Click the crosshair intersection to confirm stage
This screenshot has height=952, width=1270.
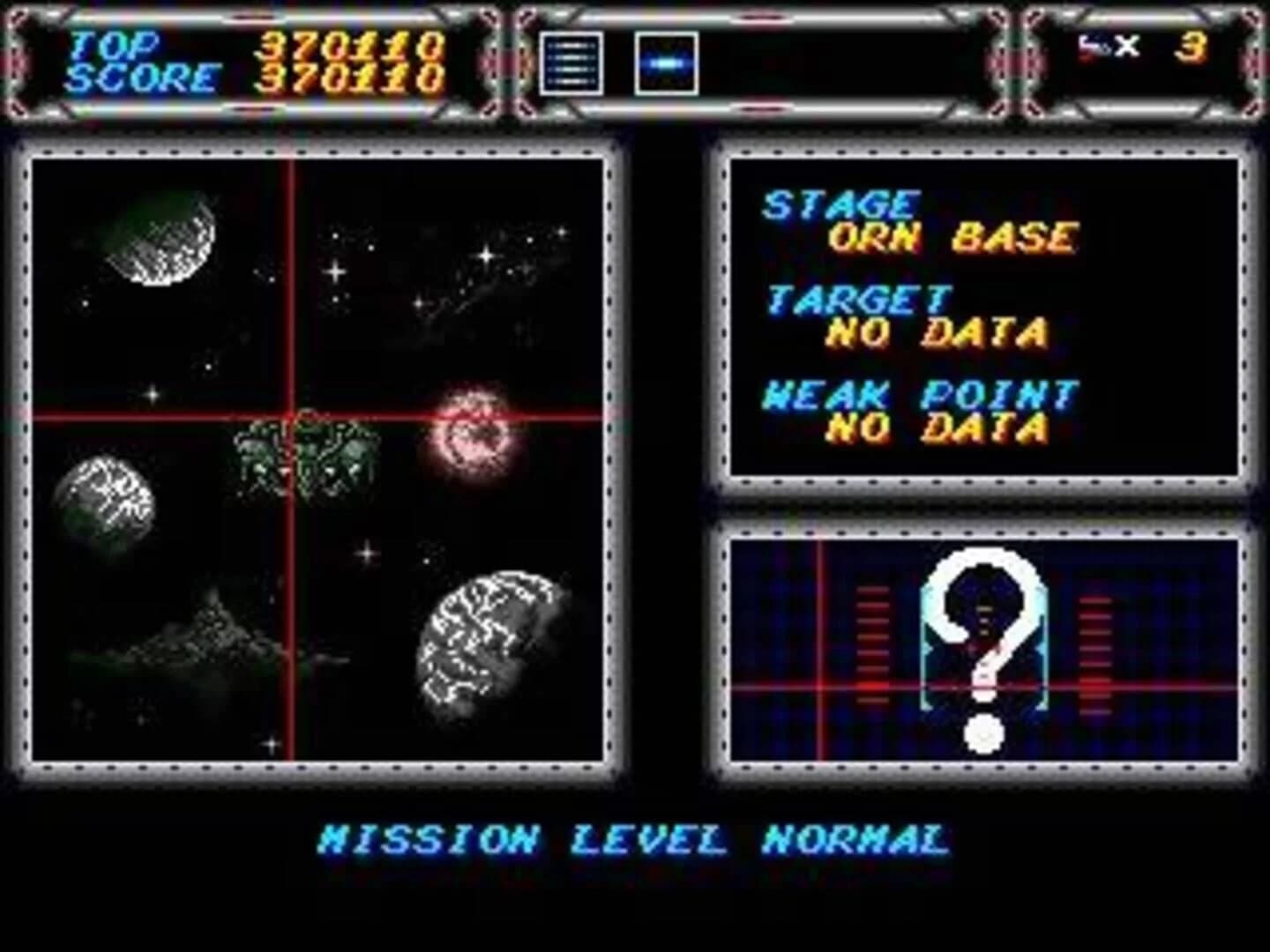point(291,414)
